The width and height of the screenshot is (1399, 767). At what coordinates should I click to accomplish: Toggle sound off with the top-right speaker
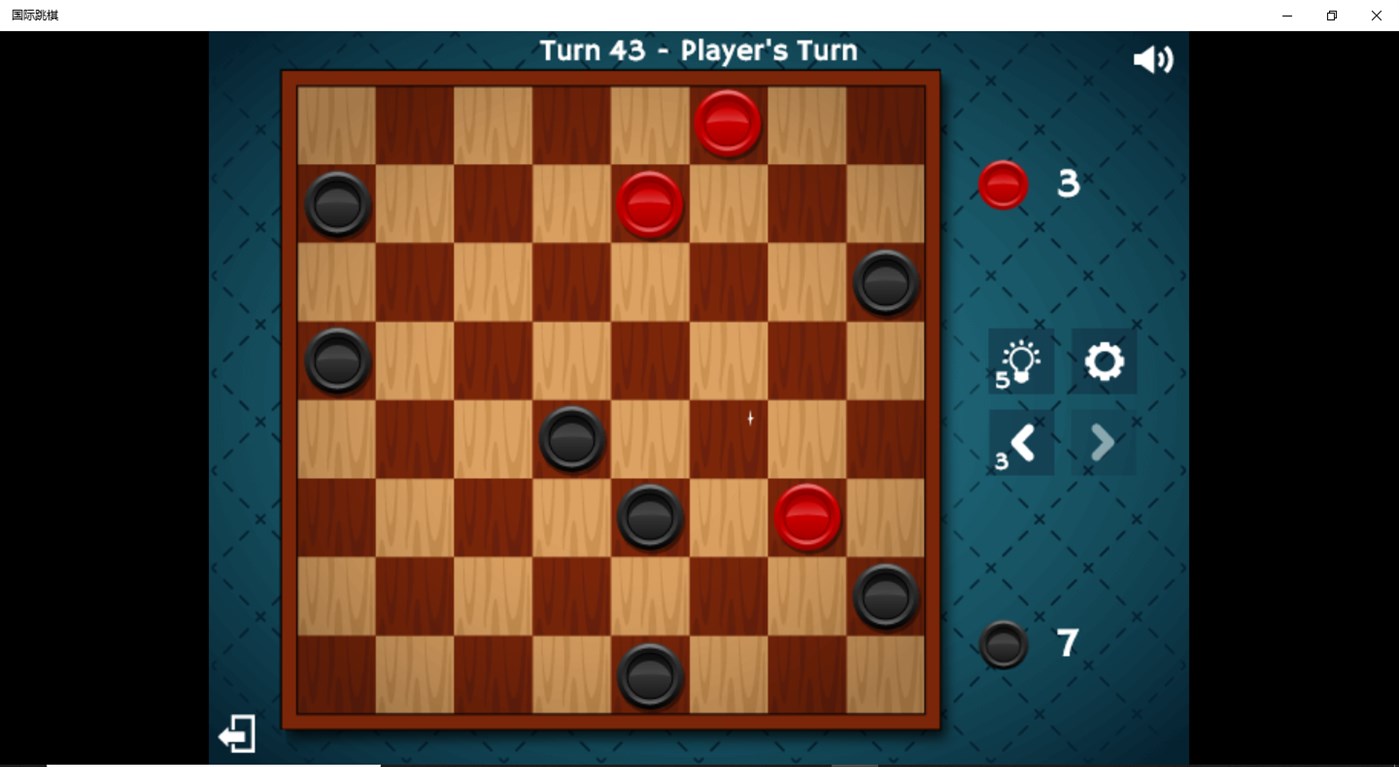click(1152, 58)
